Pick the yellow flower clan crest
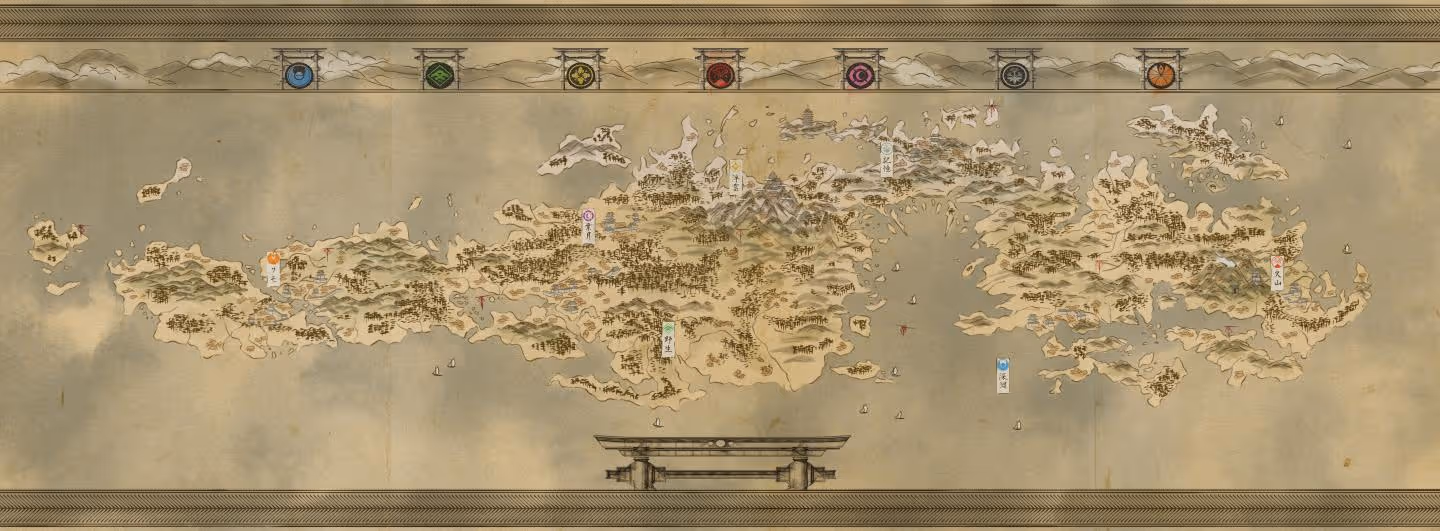1440x531 pixels. click(580, 75)
